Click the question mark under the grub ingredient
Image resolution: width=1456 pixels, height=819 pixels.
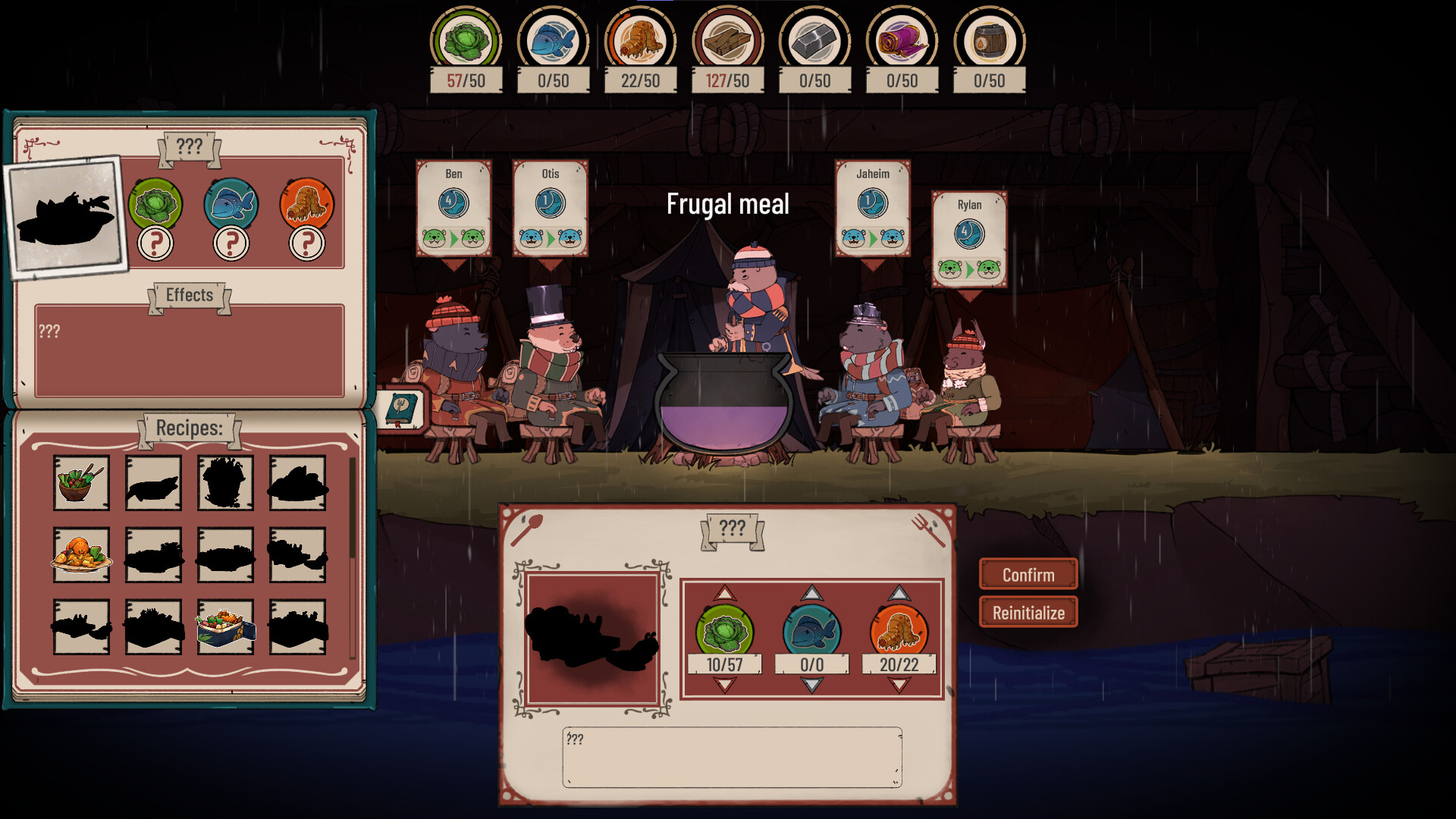pyautogui.click(x=306, y=244)
